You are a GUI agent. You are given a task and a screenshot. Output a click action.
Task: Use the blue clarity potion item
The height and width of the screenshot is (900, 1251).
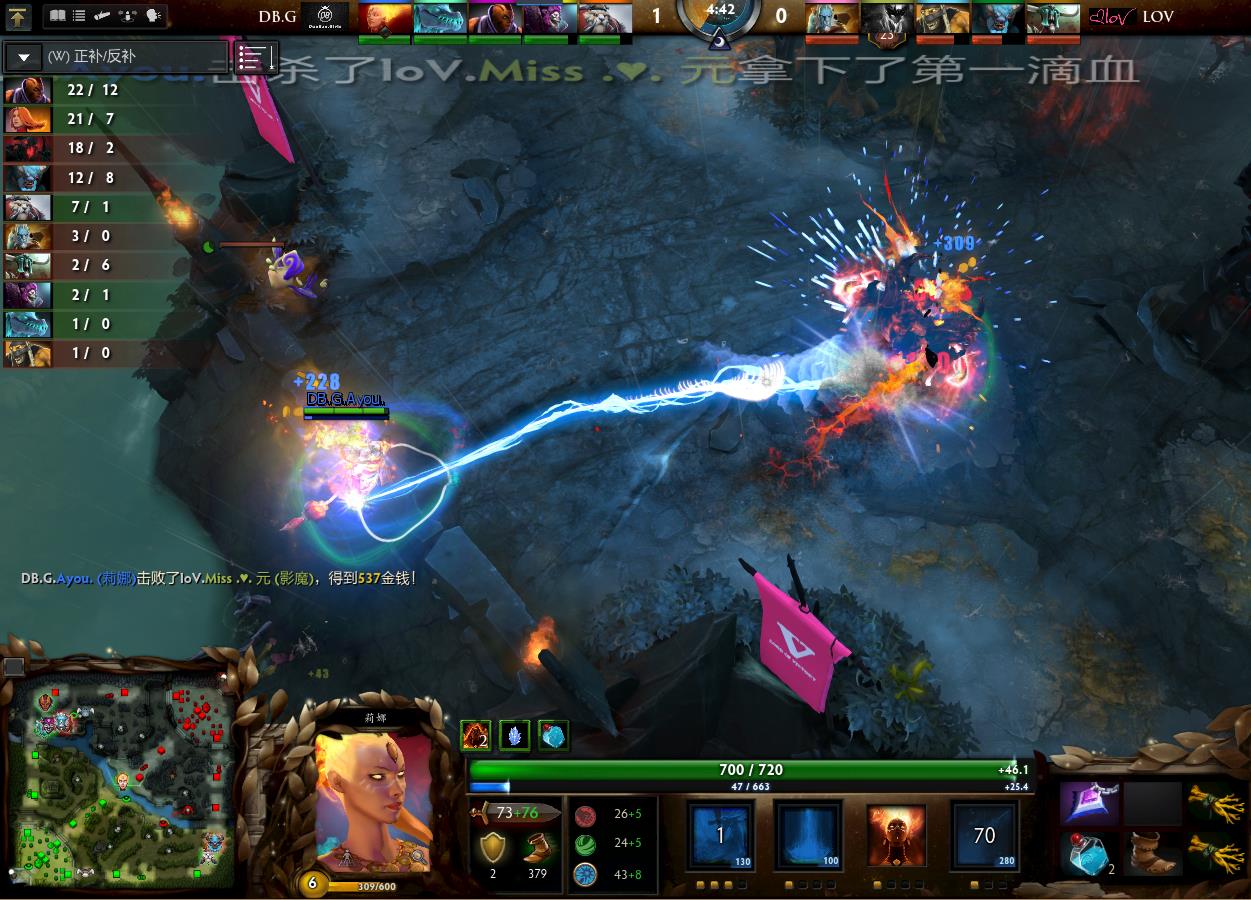point(1087,855)
